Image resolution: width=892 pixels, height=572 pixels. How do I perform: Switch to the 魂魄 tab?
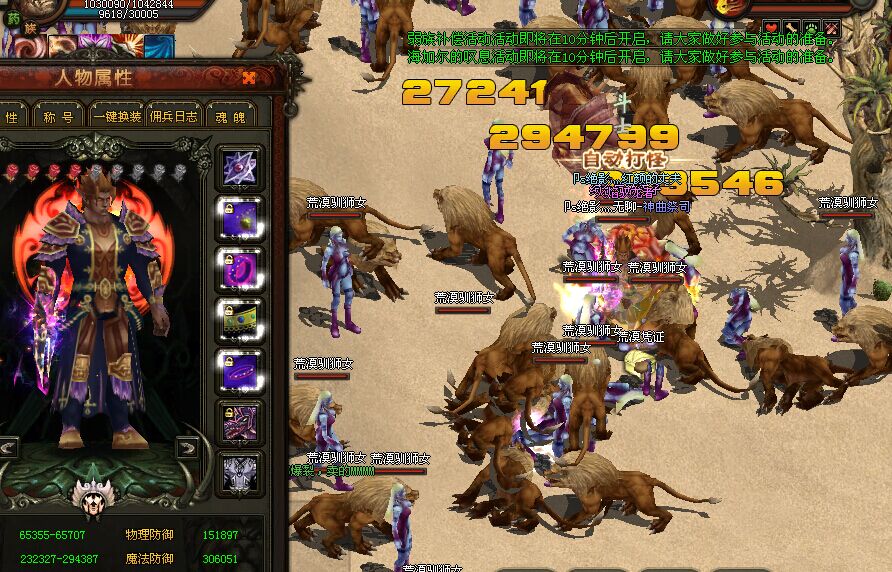(x=230, y=116)
